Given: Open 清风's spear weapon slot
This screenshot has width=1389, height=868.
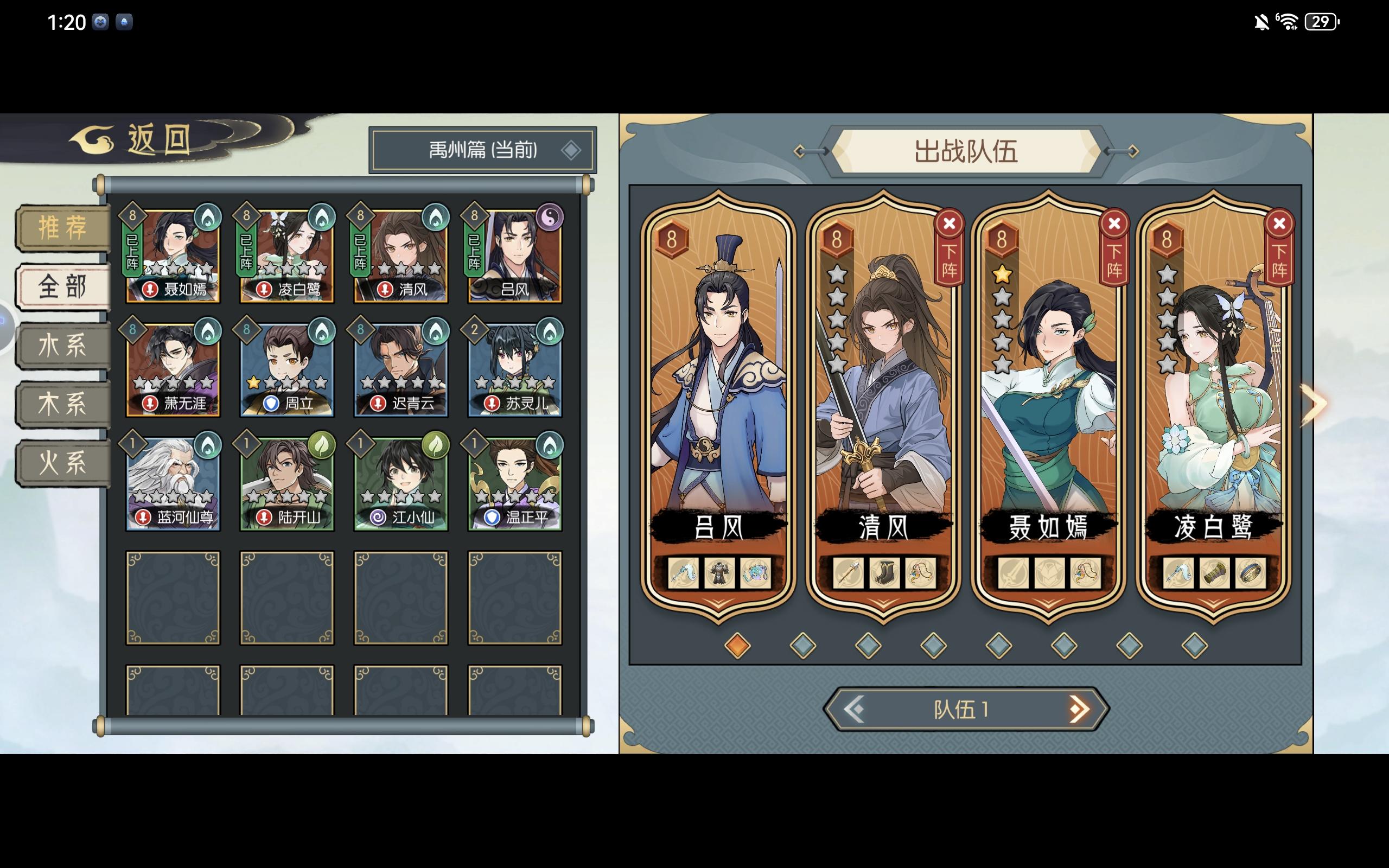Looking at the screenshot, I should tap(849, 573).
